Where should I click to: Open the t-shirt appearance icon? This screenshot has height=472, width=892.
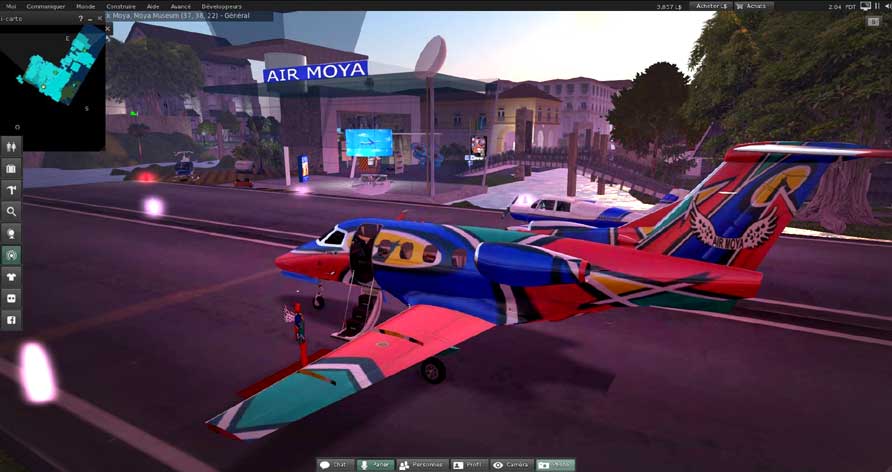point(11,276)
